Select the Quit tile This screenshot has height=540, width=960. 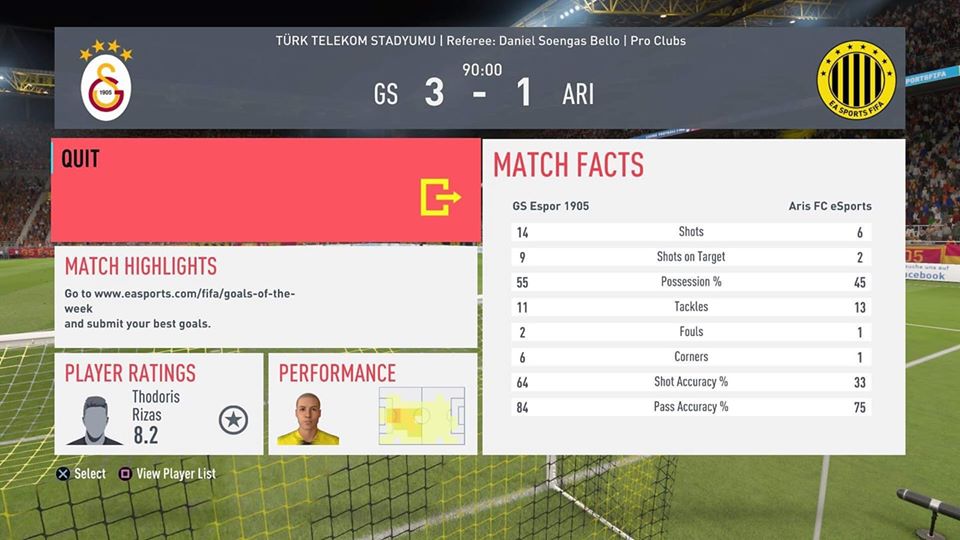pyautogui.click(x=266, y=190)
